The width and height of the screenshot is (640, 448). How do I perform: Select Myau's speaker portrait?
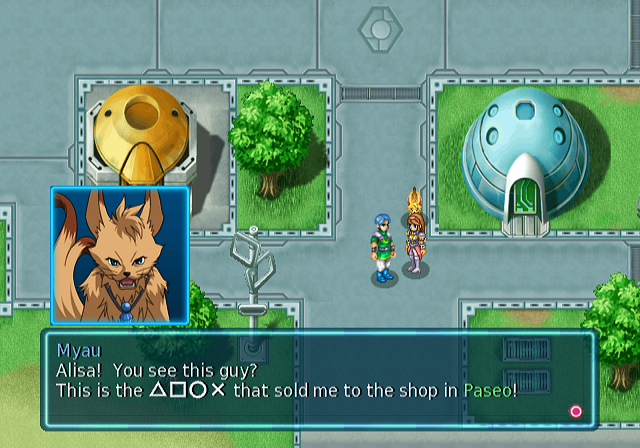point(120,255)
